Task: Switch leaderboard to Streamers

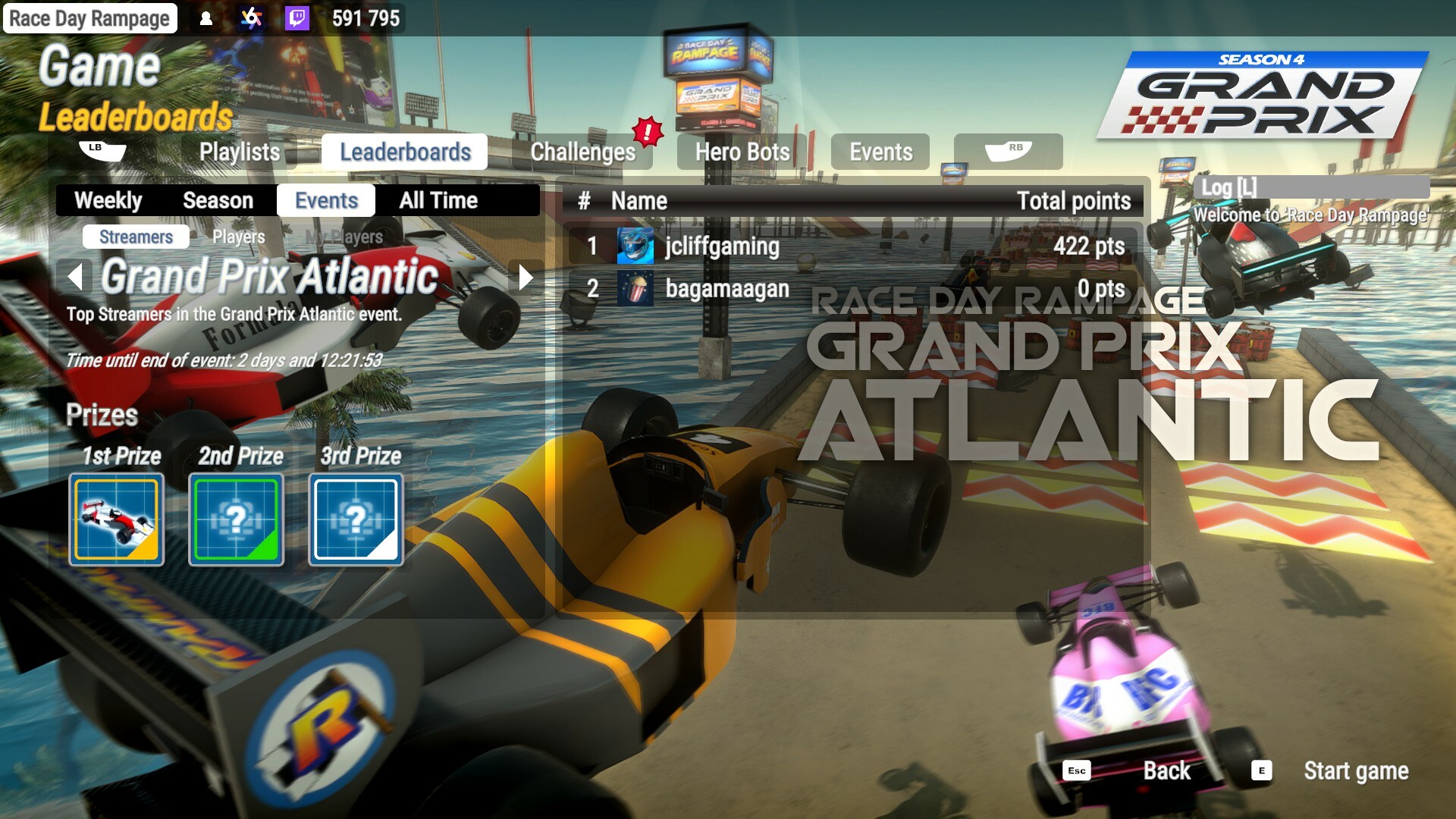Action: [135, 237]
